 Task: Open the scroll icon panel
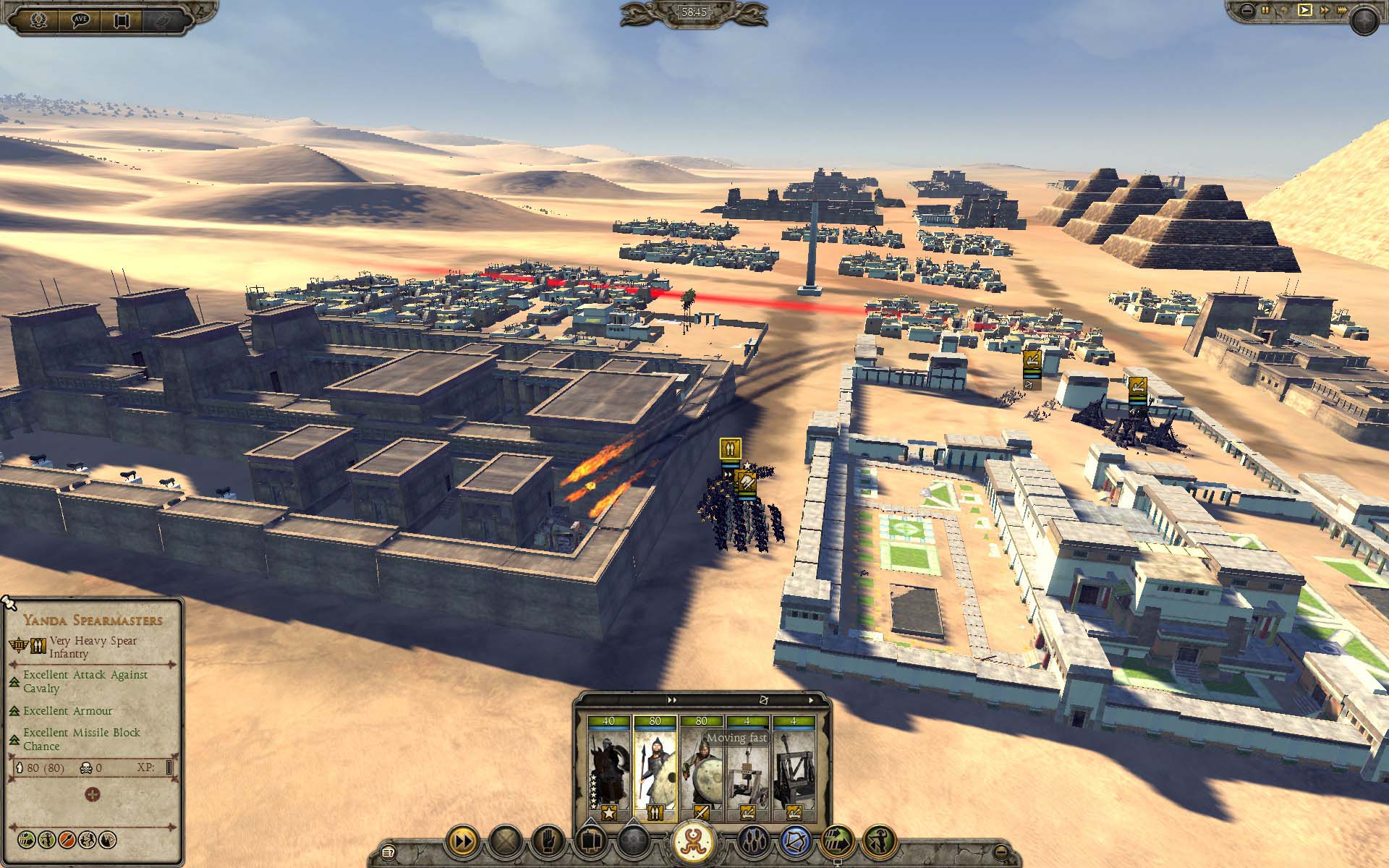tap(121, 19)
